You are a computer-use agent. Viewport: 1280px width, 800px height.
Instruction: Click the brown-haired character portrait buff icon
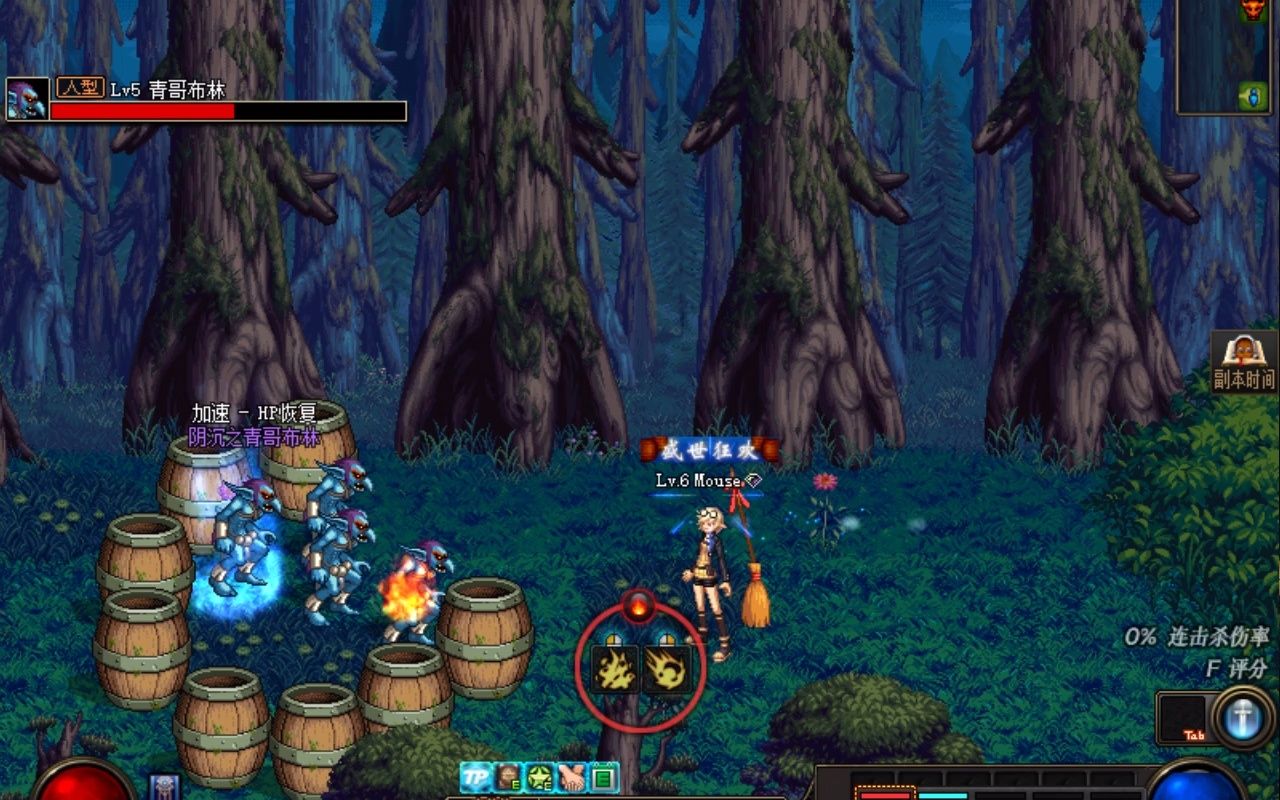pyautogui.click(x=509, y=777)
